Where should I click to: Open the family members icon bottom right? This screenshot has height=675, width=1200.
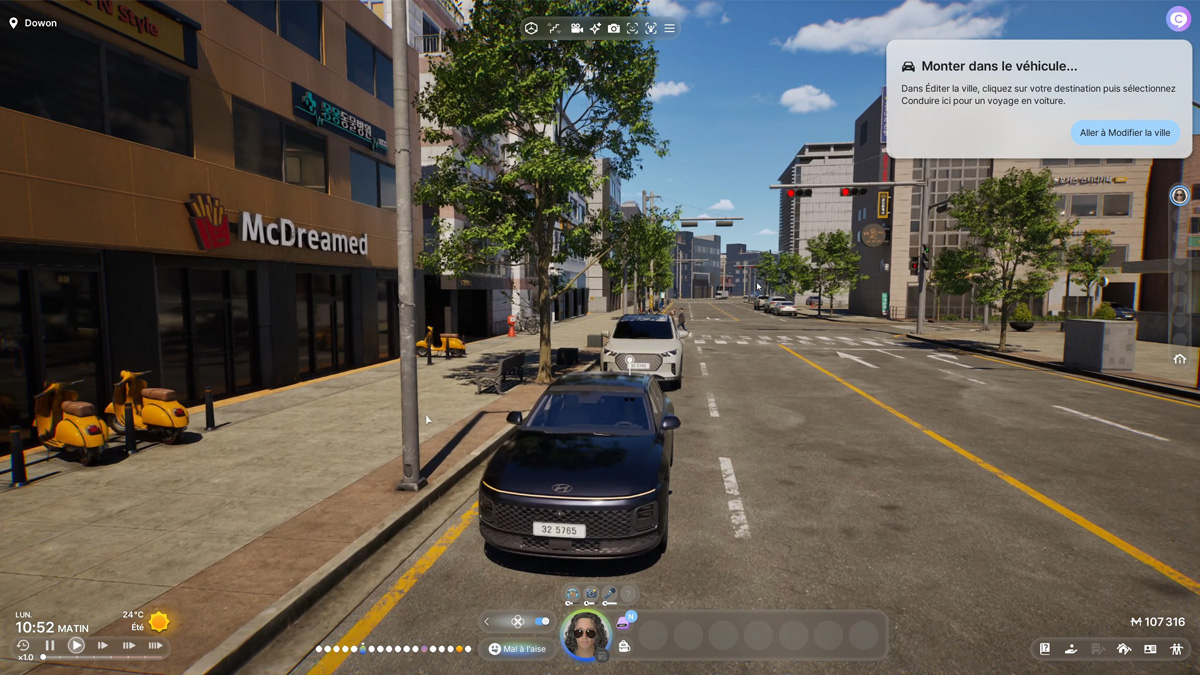(1176, 649)
